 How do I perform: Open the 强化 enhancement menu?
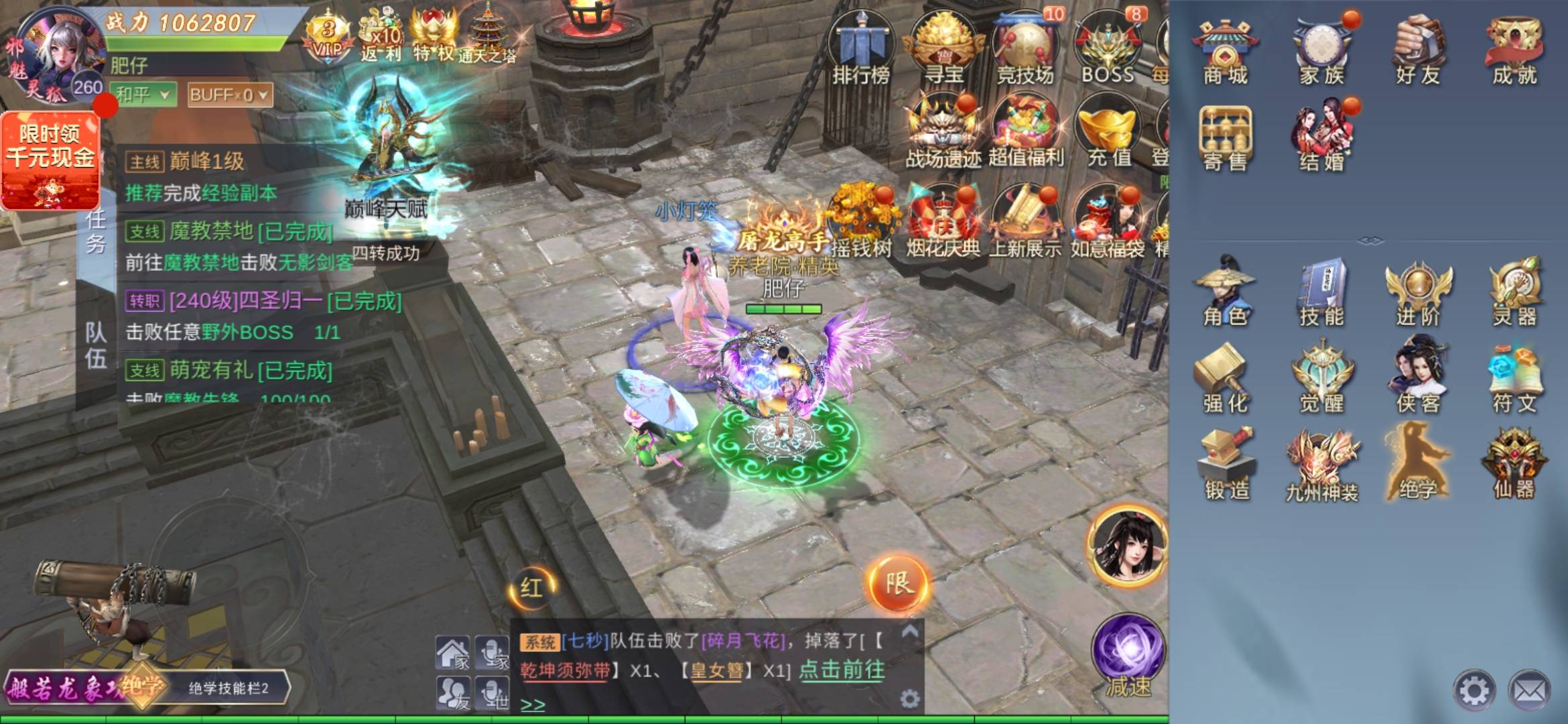pos(1225,379)
